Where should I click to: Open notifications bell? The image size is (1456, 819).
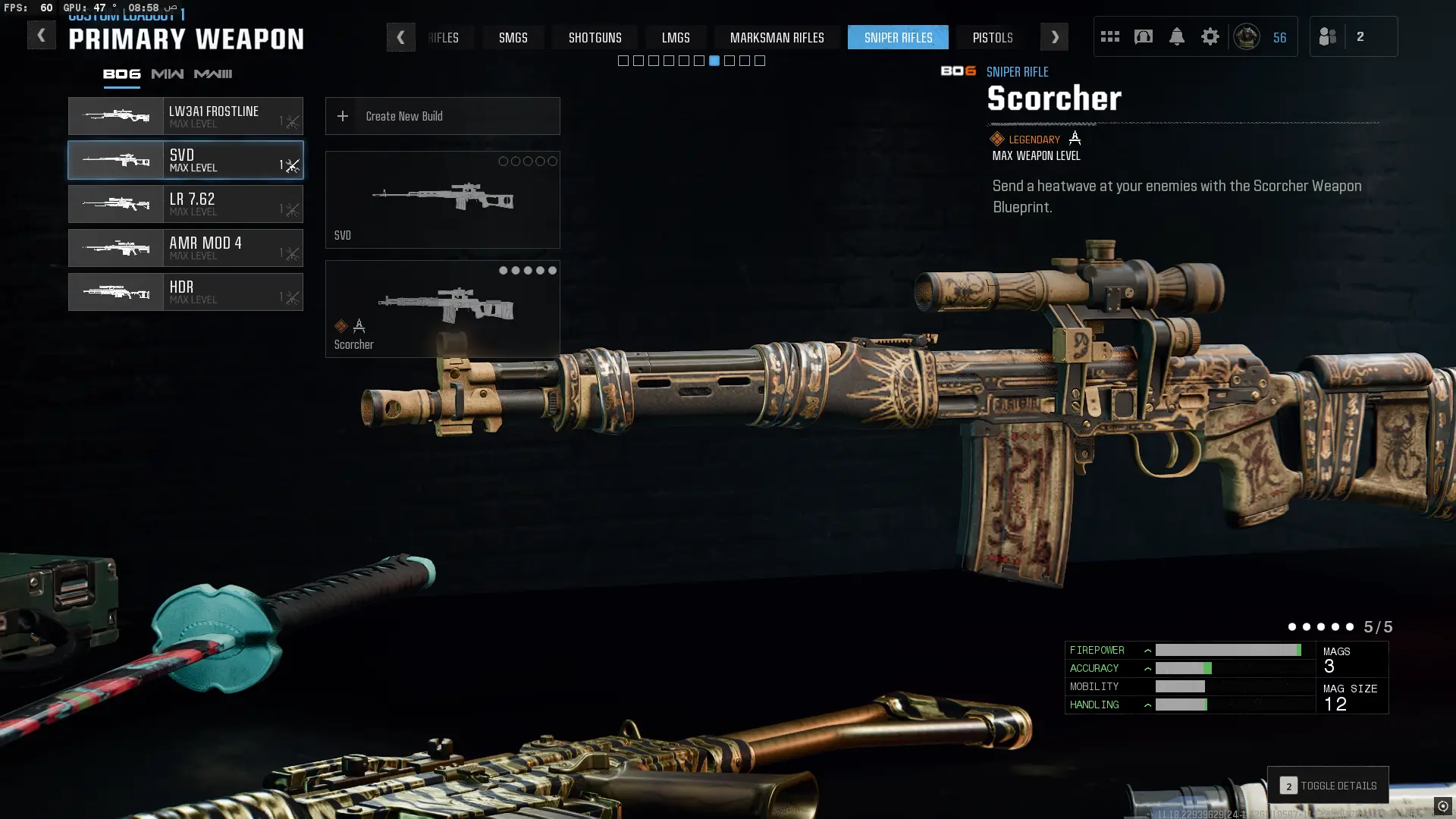click(x=1176, y=36)
